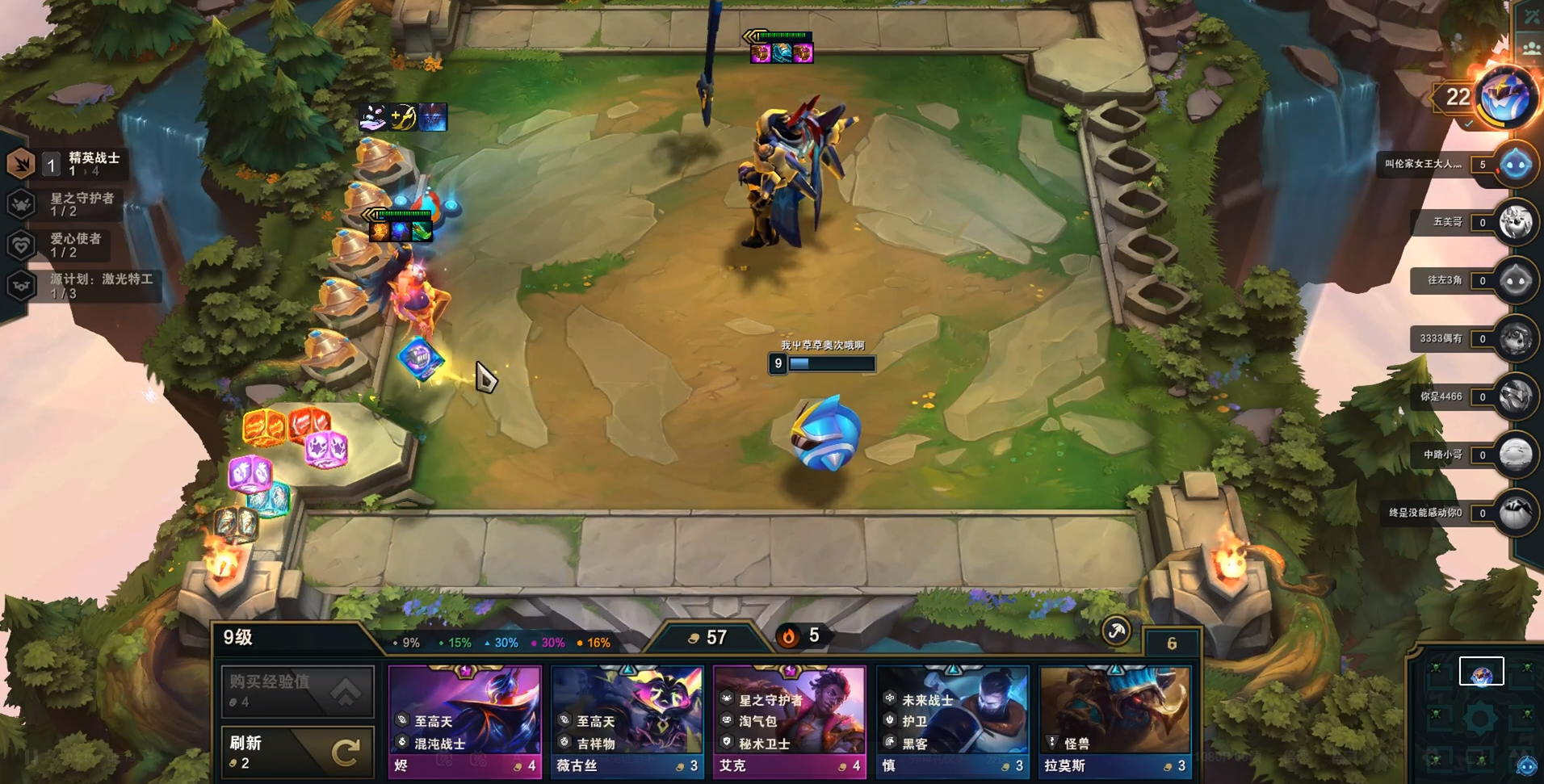Image resolution: width=1544 pixels, height=784 pixels.
Task: View player 中路小哥's board
Action: coord(1515,455)
